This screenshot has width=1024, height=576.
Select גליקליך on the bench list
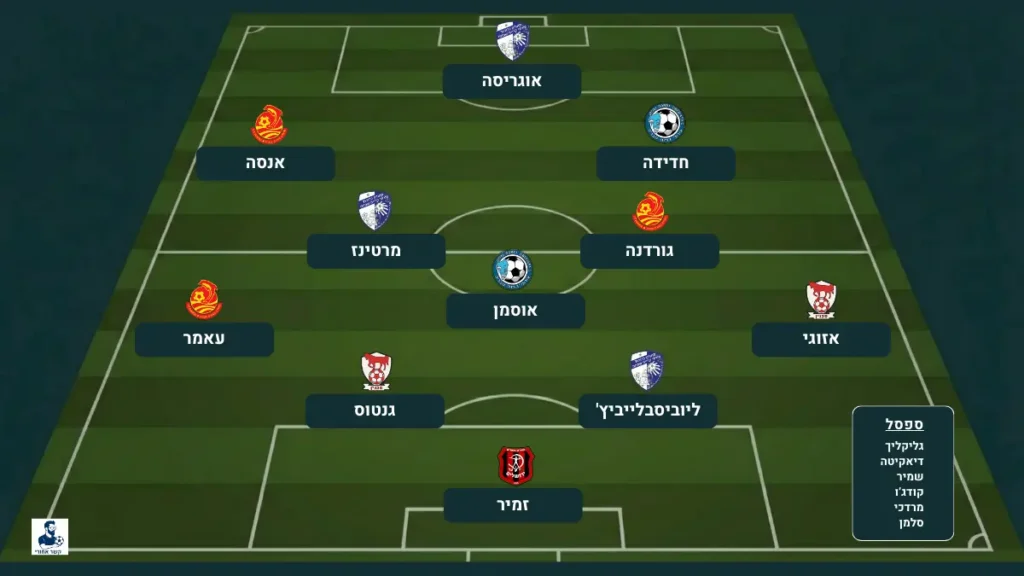tap(904, 444)
